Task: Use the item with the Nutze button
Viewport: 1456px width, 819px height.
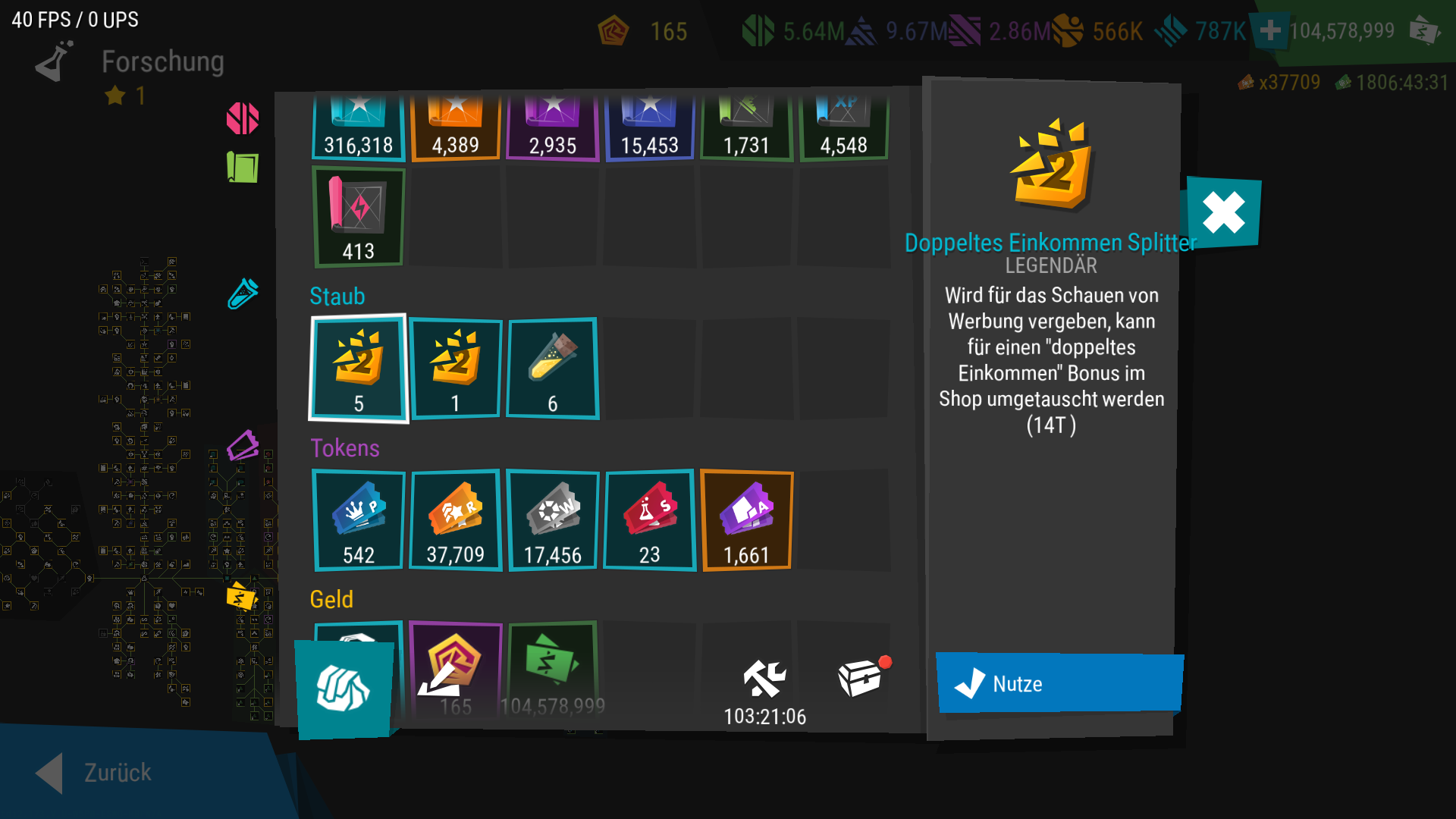Action: pos(1059,683)
